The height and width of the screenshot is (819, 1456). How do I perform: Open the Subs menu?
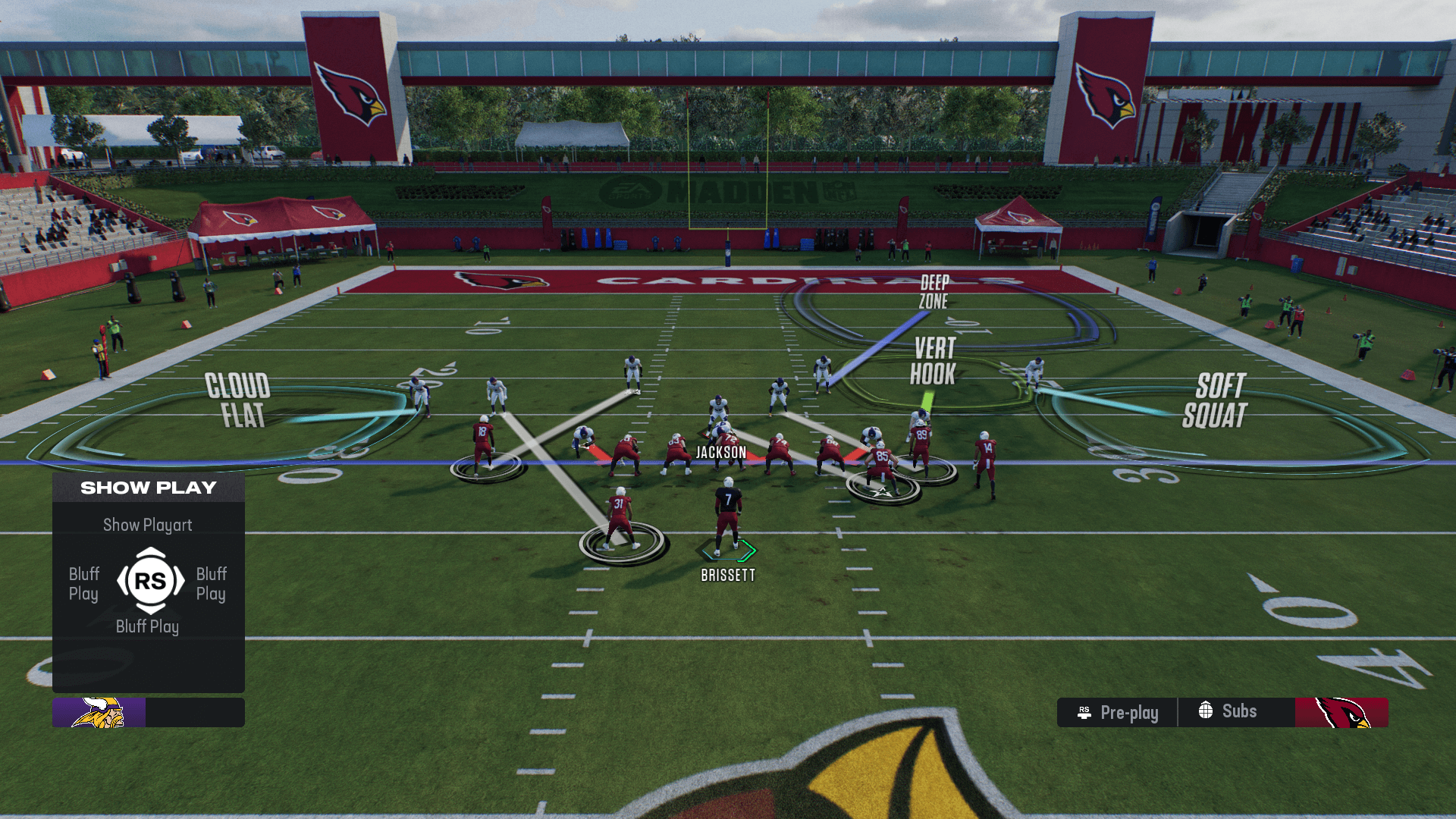1228,711
